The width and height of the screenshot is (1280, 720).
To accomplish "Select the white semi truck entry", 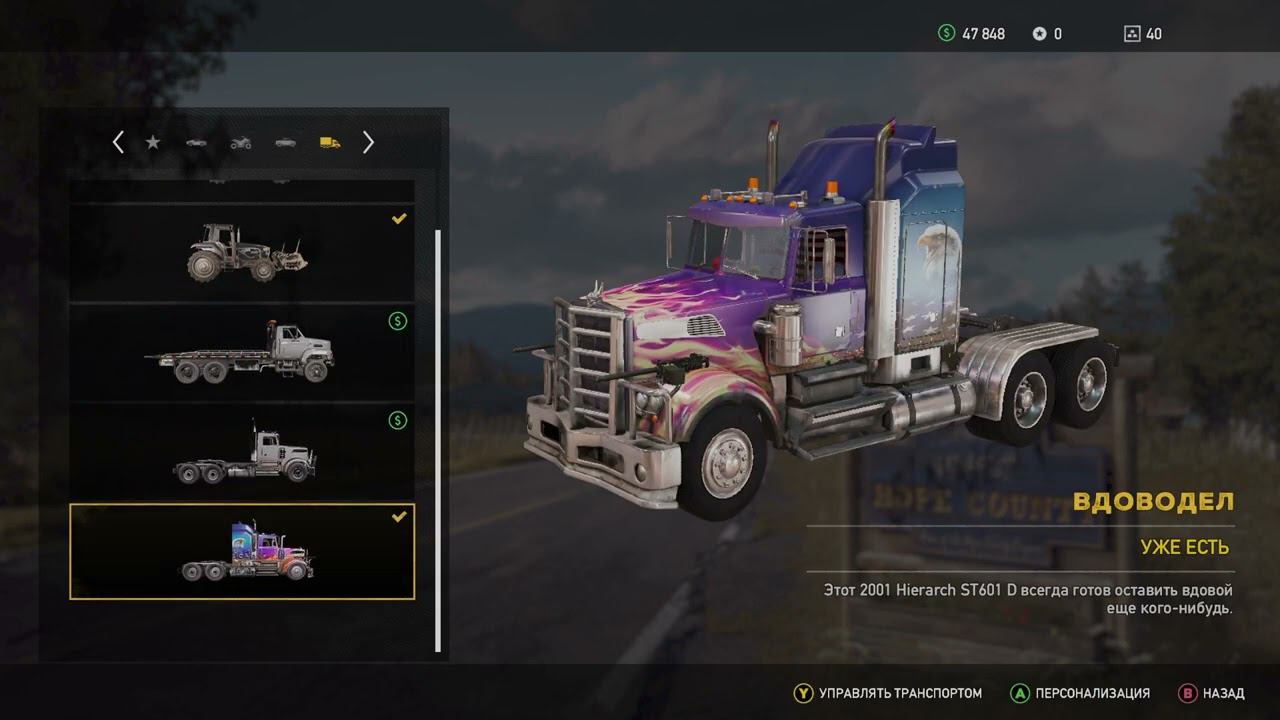I will click(242, 452).
